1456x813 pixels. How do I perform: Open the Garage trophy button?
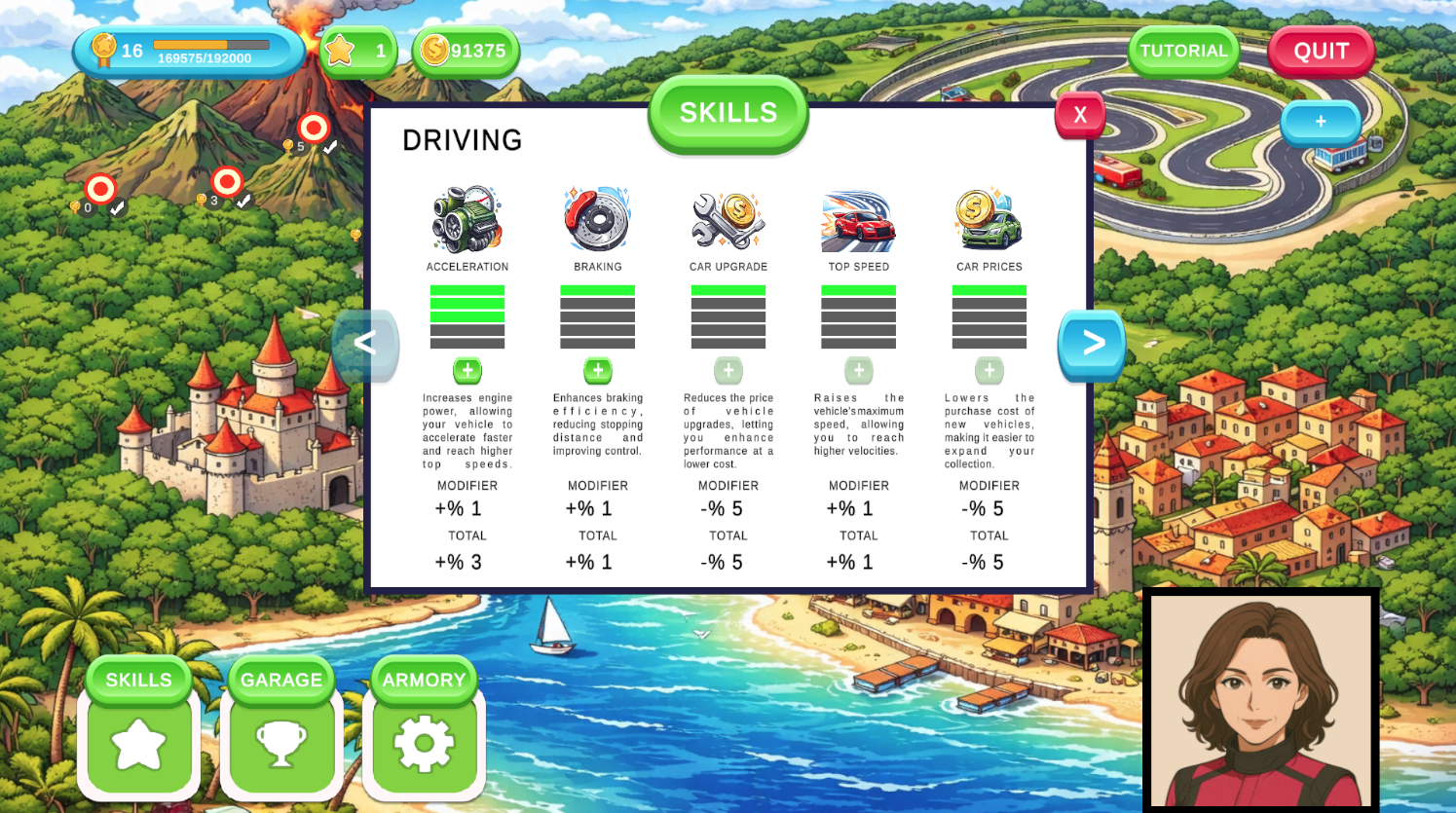pos(281,744)
